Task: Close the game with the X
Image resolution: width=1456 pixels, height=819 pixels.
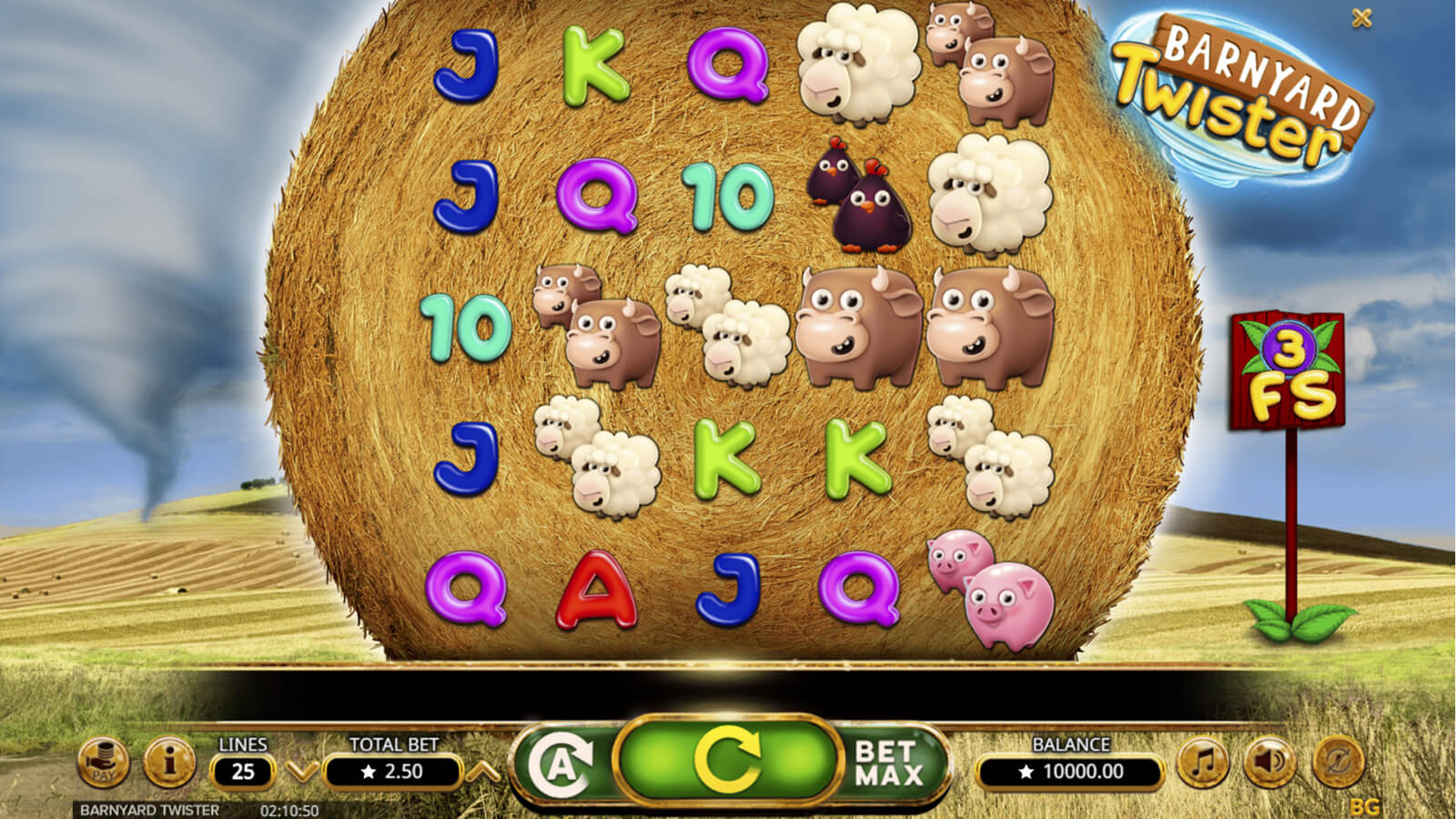Action: point(1361,17)
